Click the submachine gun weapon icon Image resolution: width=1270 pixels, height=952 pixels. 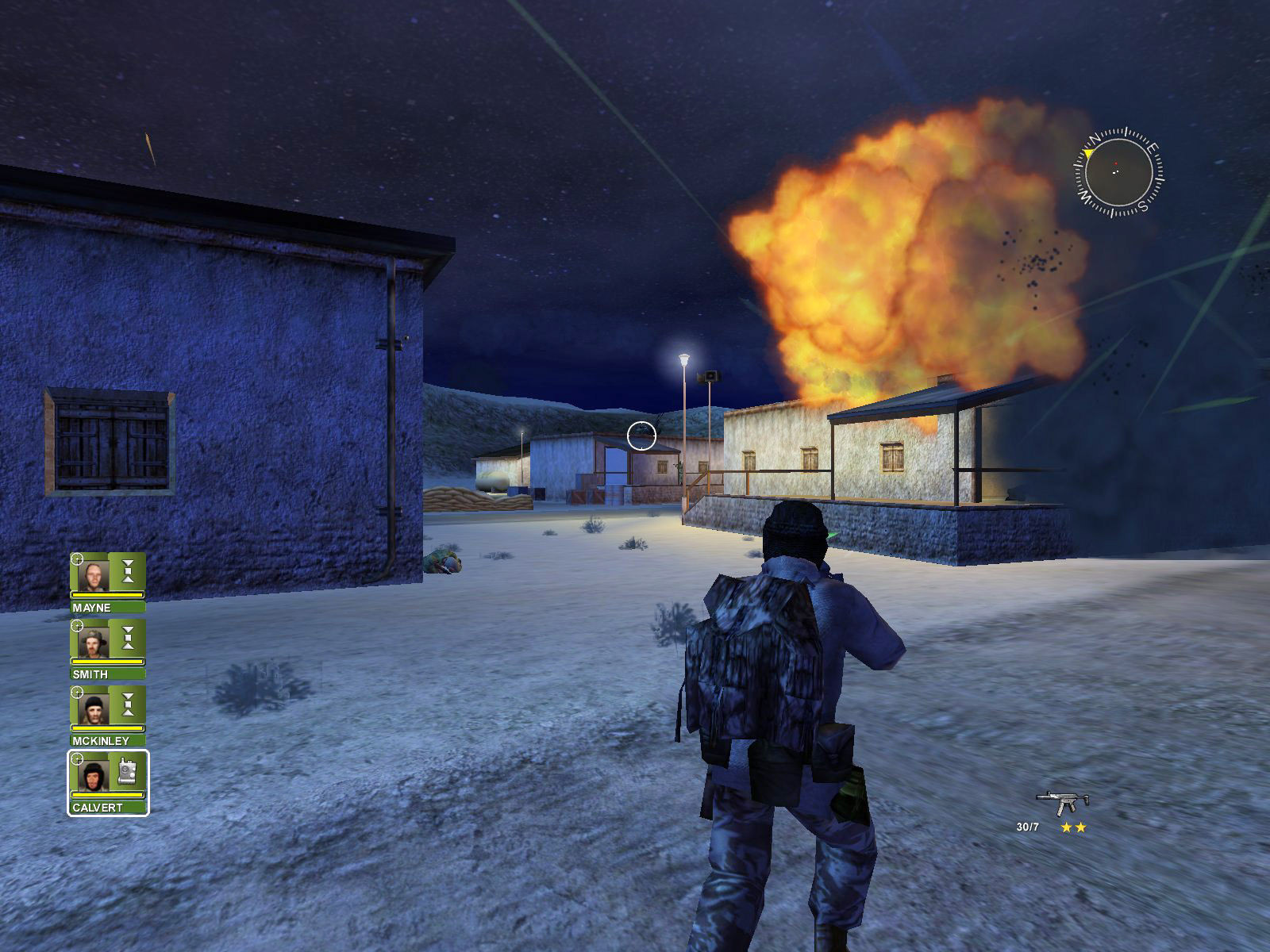(1062, 802)
